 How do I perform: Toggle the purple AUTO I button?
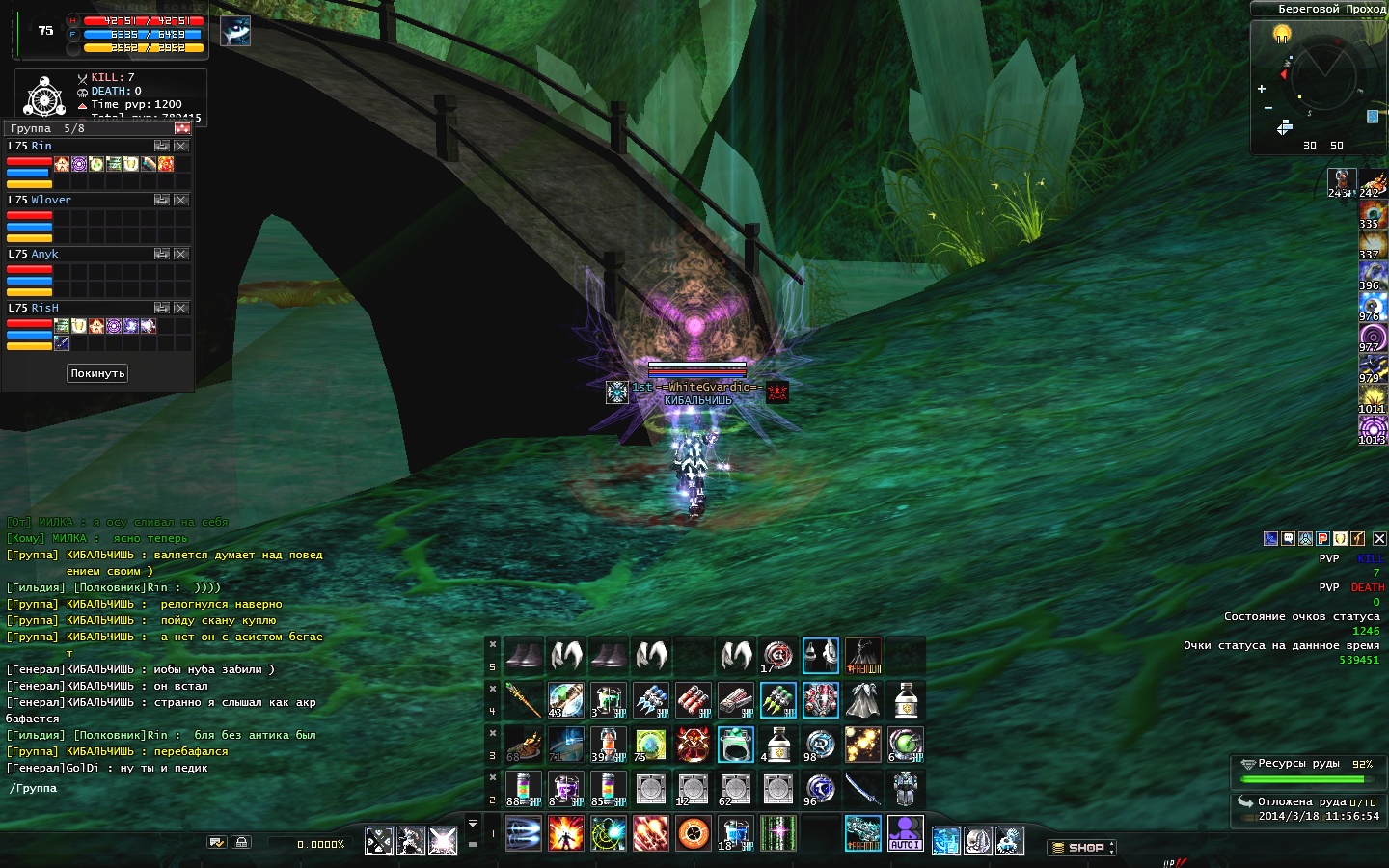coord(905,833)
